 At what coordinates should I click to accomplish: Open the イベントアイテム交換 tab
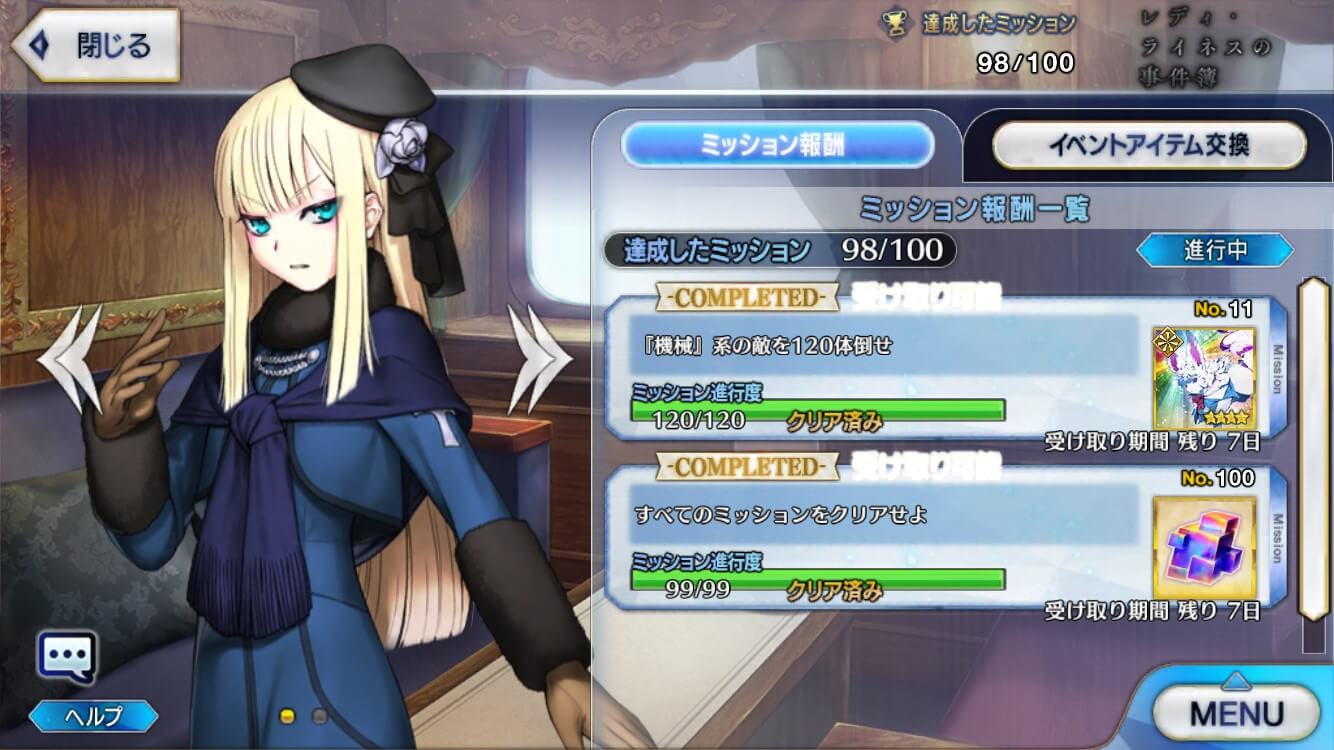click(x=1148, y=145)
